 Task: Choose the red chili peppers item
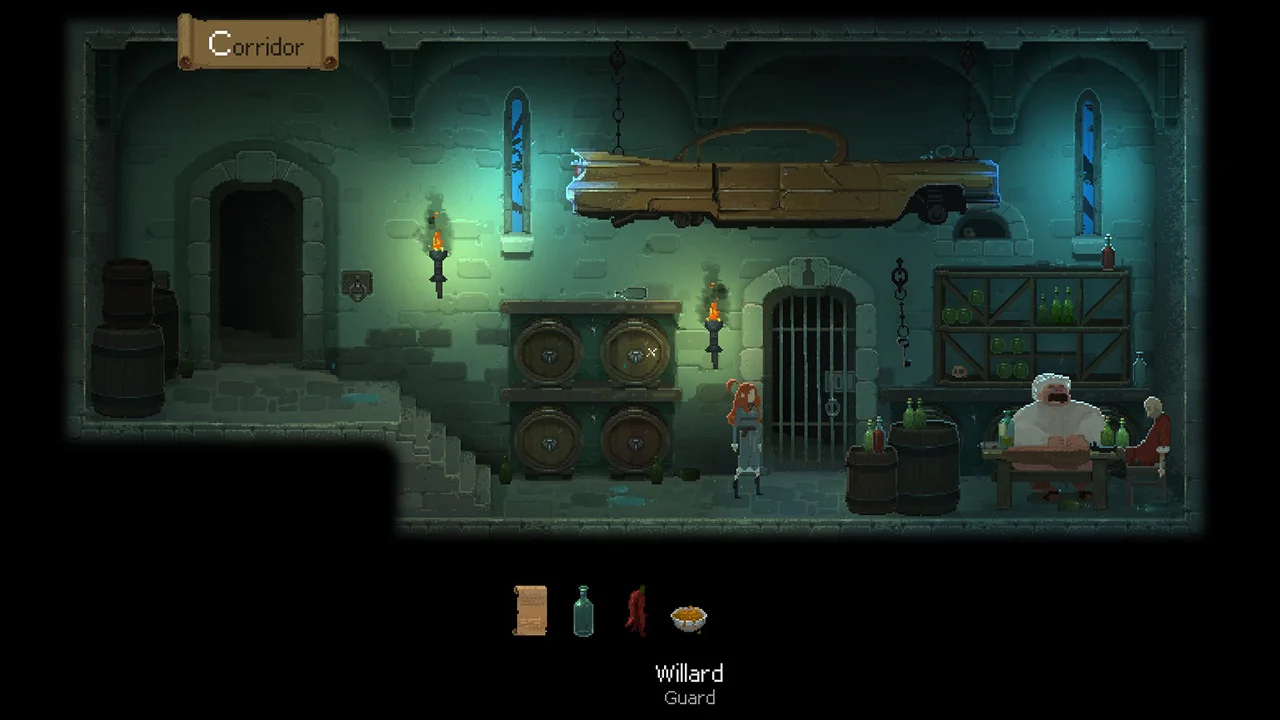636,610
